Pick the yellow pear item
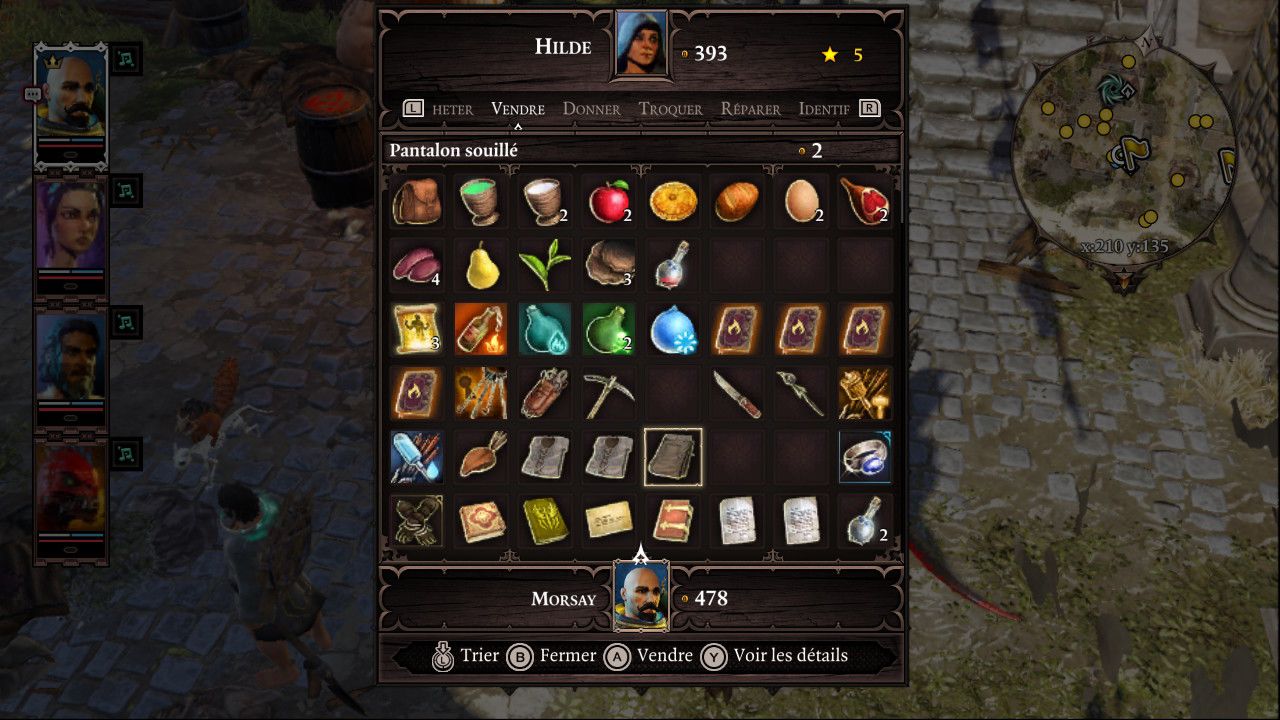Viewport: 1280px width, 720px height. coord(481,266)
